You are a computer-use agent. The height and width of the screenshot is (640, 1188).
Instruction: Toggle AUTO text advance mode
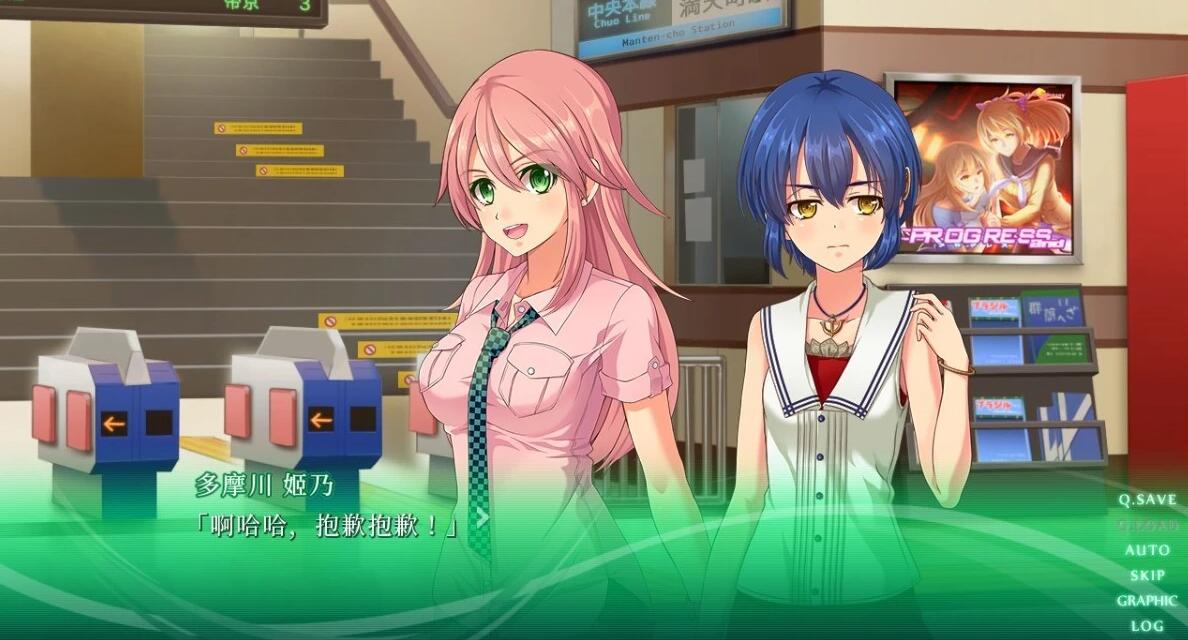click(x=1147, y=550)
